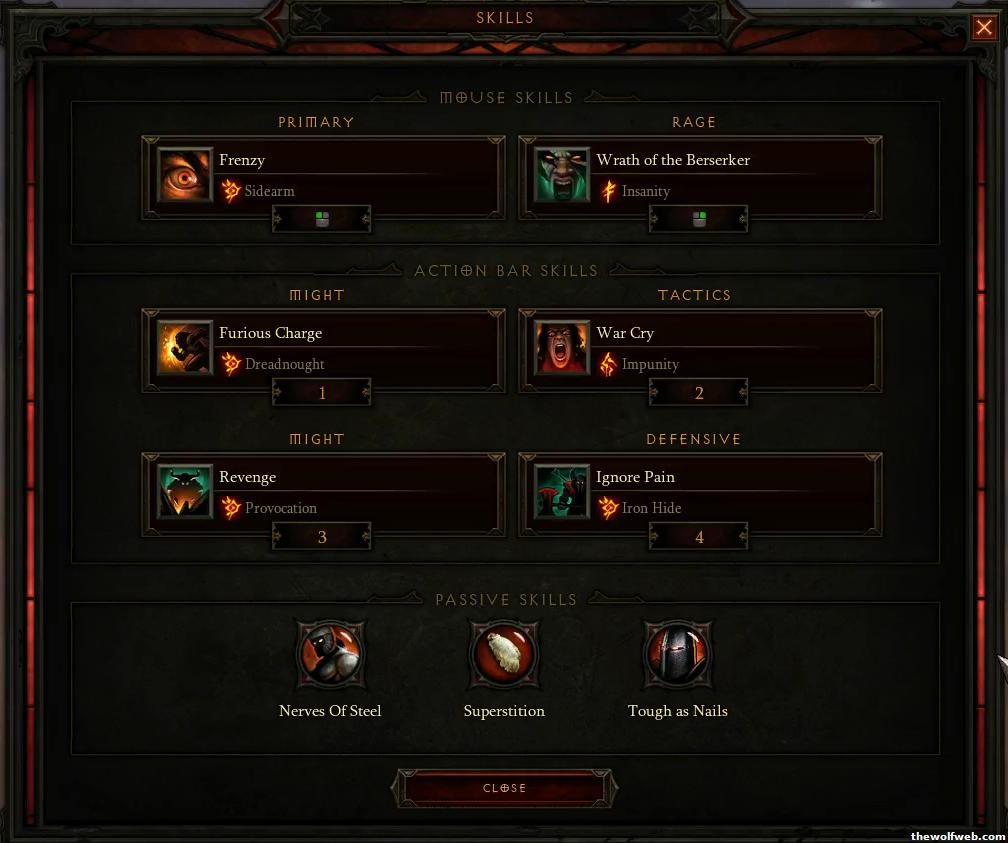Select the War Cry tactics skill

pos(562,348)
